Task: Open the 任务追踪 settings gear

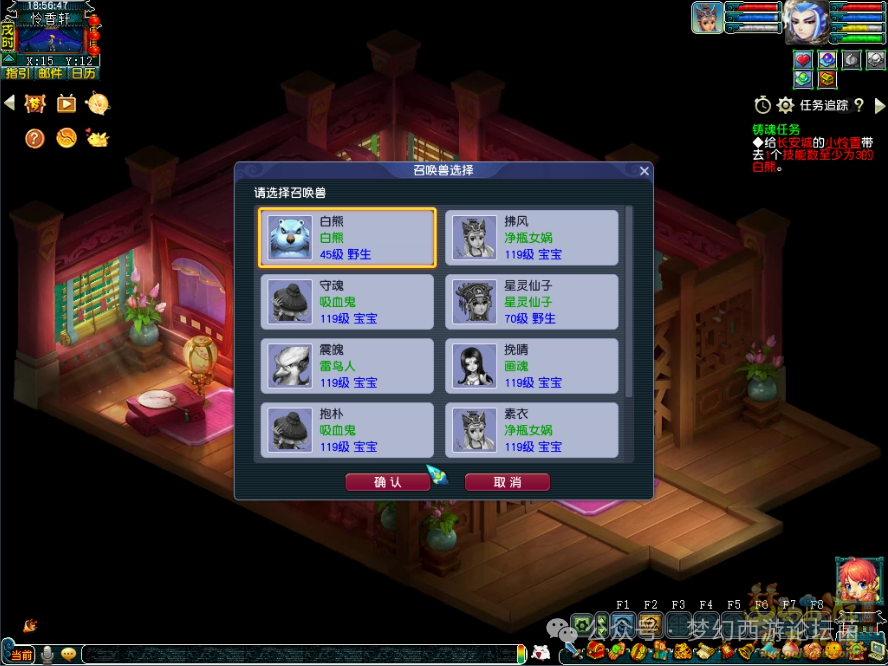Action: point(785,105)
